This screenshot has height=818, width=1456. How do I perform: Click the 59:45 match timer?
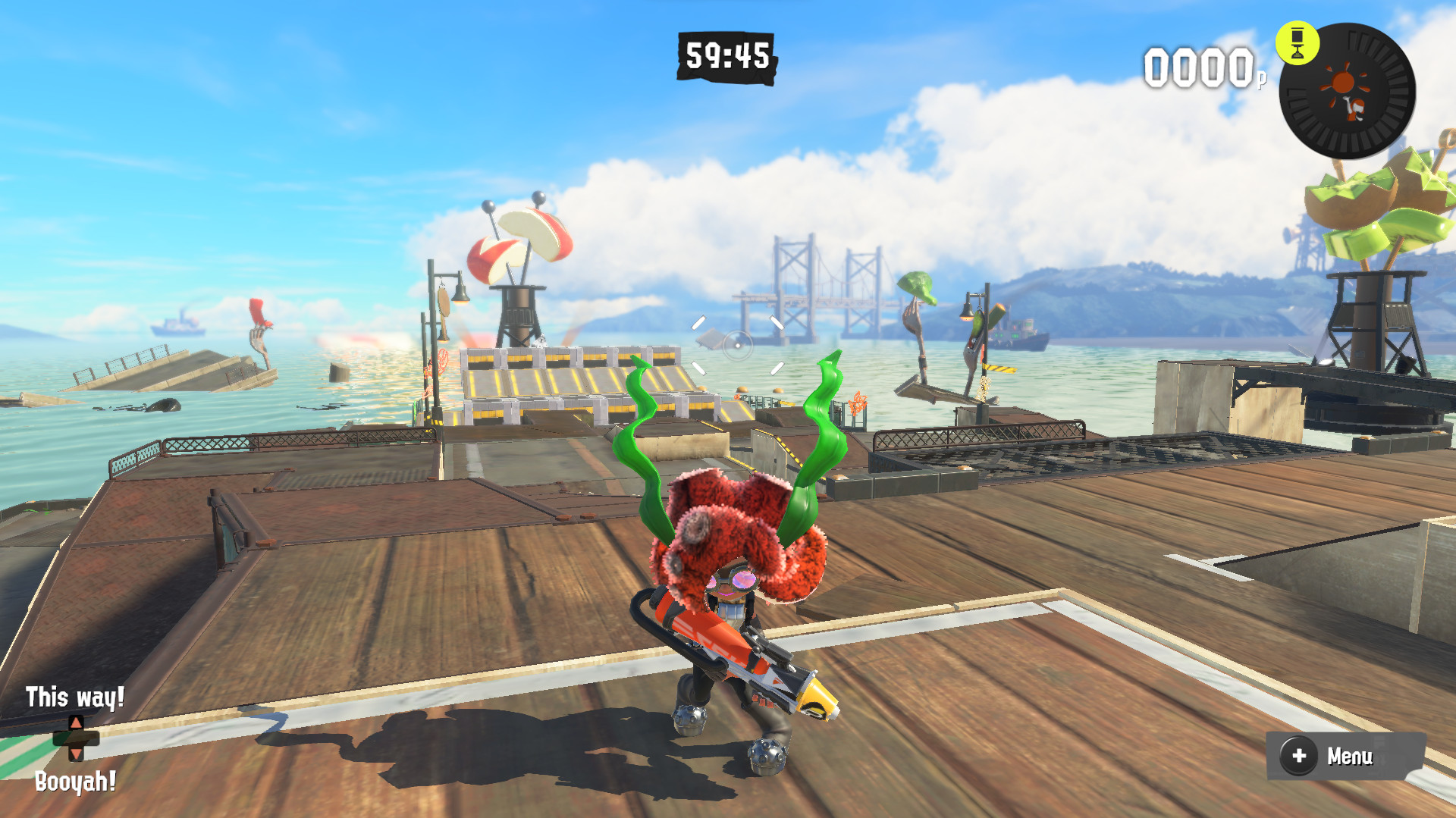726,55
